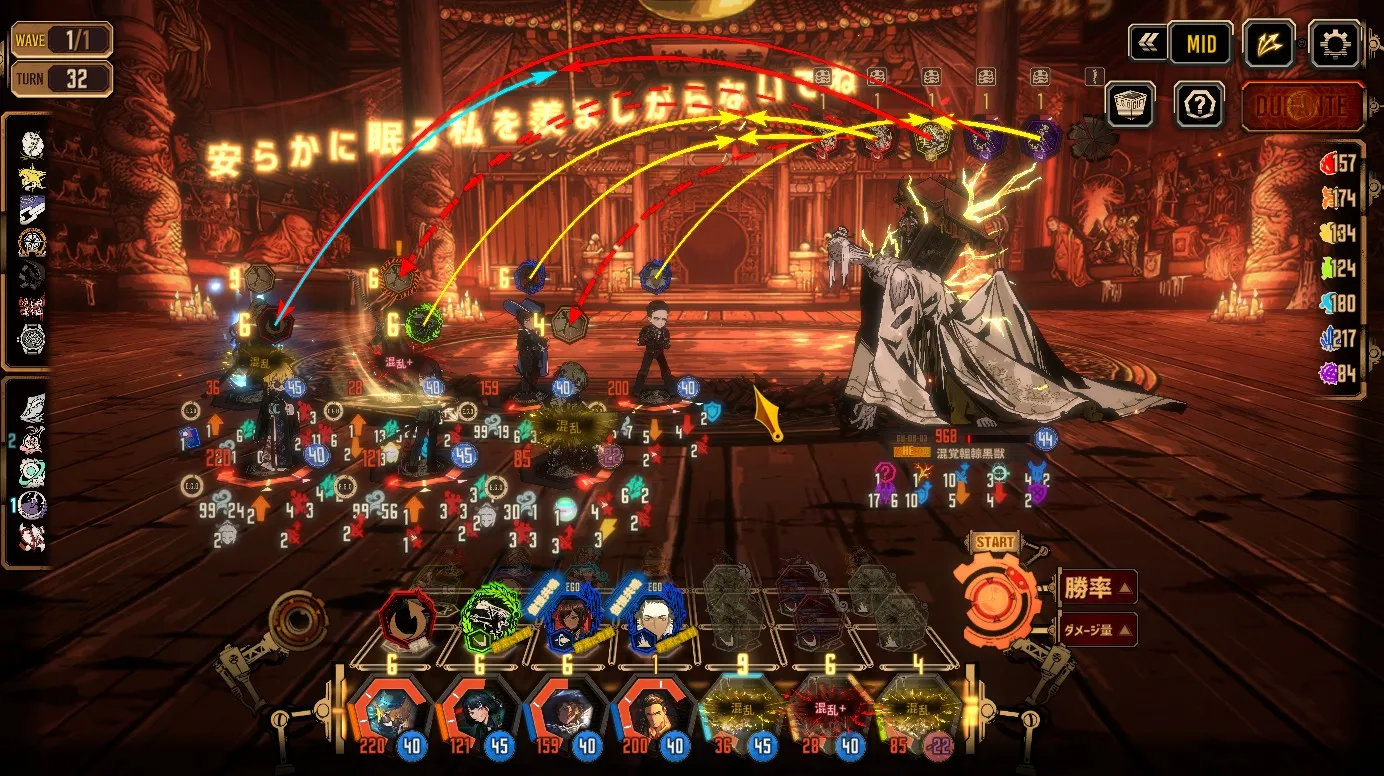The width and height of the screenshot is (1384, 776).
Task: Select the blue EGO skill with white-haired character
Action: (x=657, y=620)
